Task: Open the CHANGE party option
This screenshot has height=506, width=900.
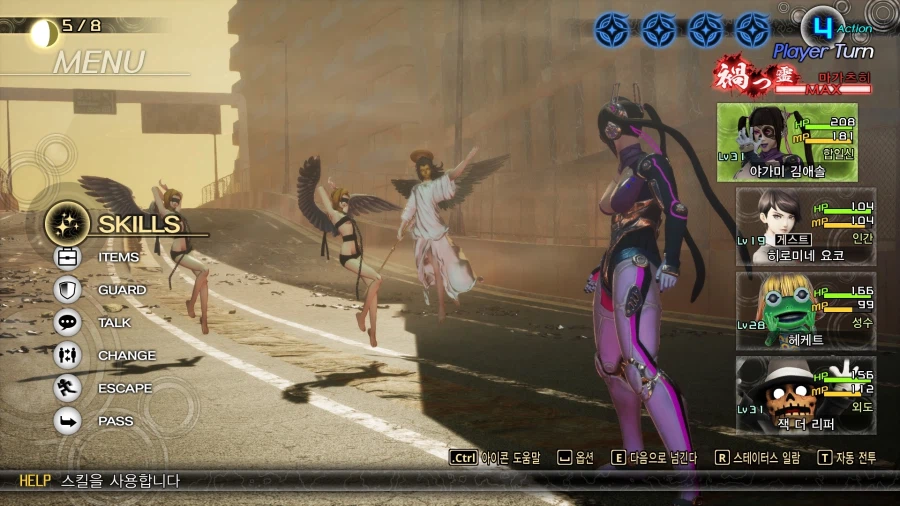Action: pos(125,356)
